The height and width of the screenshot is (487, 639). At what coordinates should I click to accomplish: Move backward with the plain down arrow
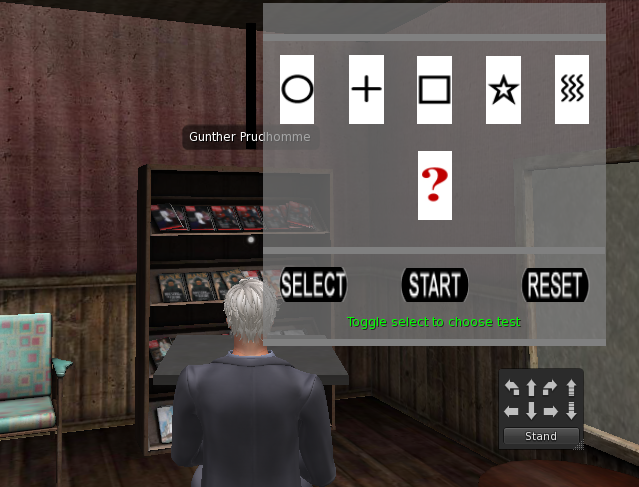(x=531, y=411)
